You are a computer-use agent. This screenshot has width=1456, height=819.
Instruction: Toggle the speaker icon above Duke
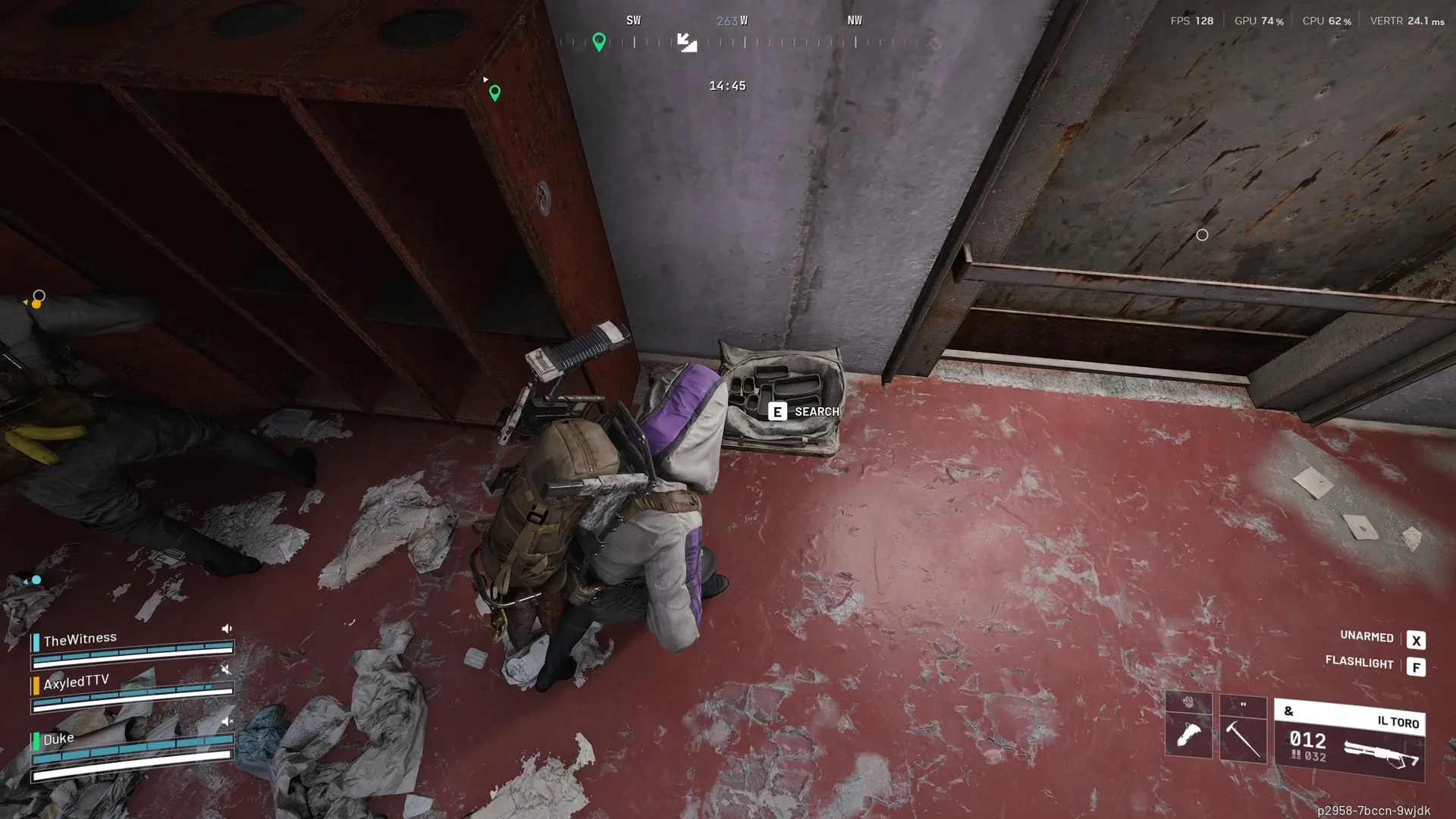pyautogui.click(x=227, y=720)
